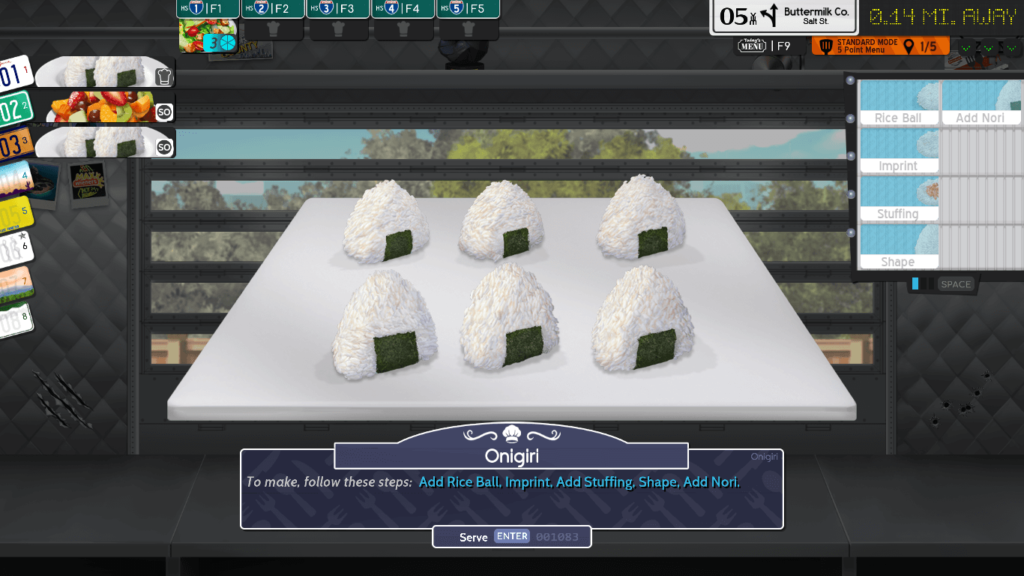The height and width of the screenshot is (576, 1024).
Task: Switch the ingredient page indicator
Action: [x=921, y=284]
